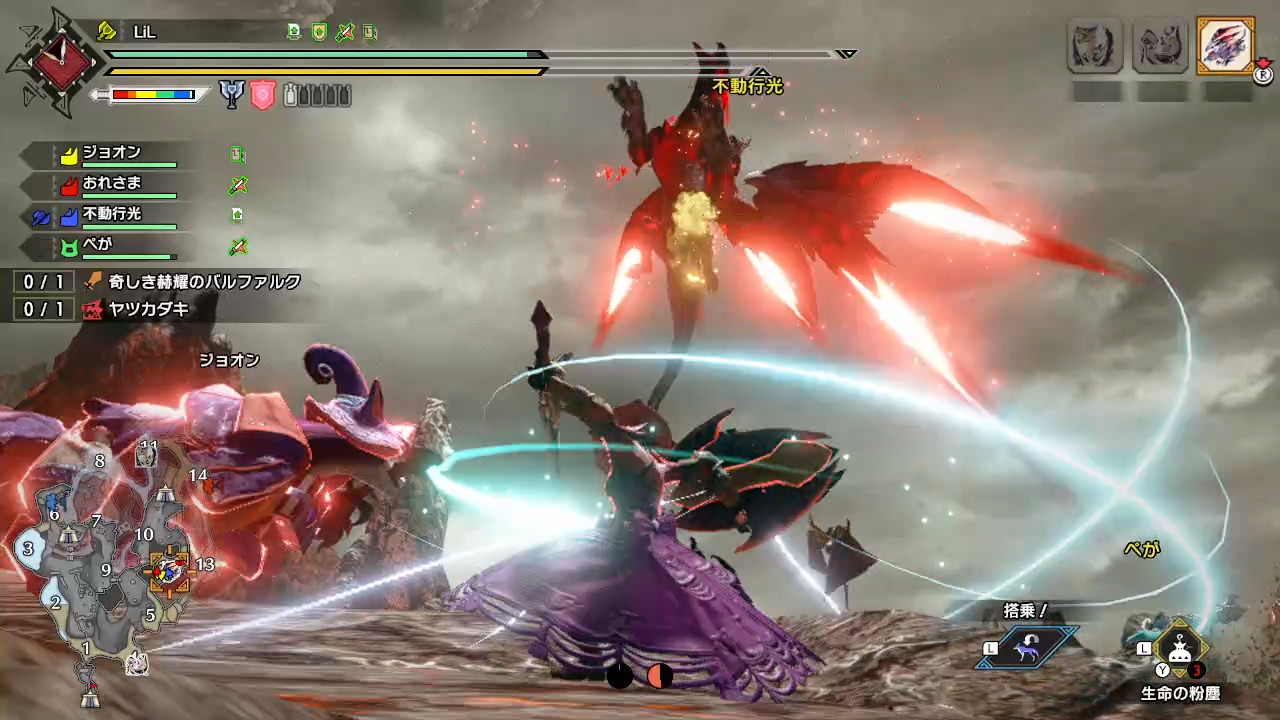The height and width of the screenshot is (720, 1280).
Task: Select party member ジョオン in the list
Action: [112, 154]
